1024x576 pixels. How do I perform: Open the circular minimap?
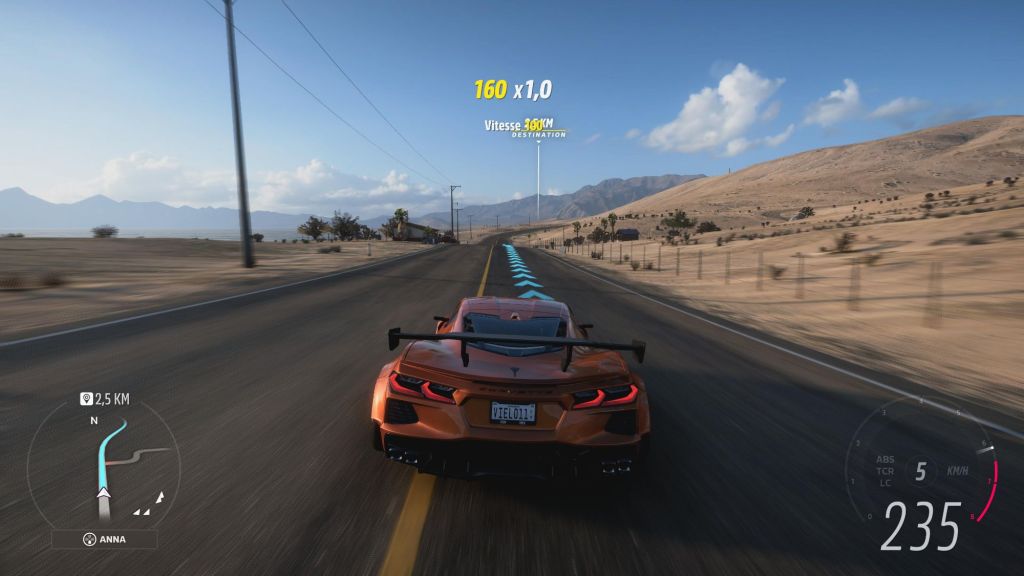pos(103,463)
